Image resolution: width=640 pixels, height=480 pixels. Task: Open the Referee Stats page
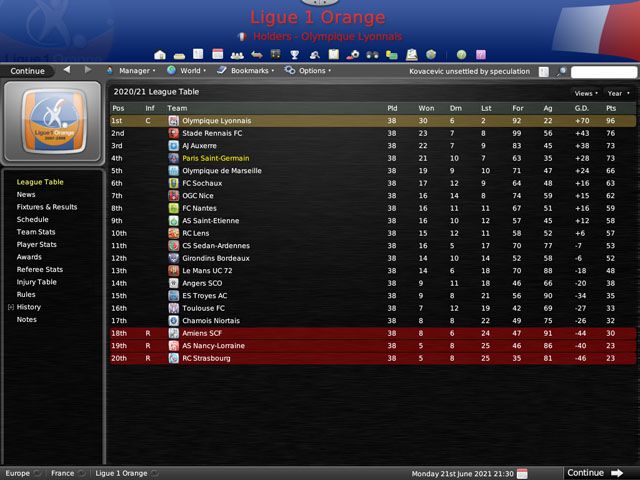[40, 269]
